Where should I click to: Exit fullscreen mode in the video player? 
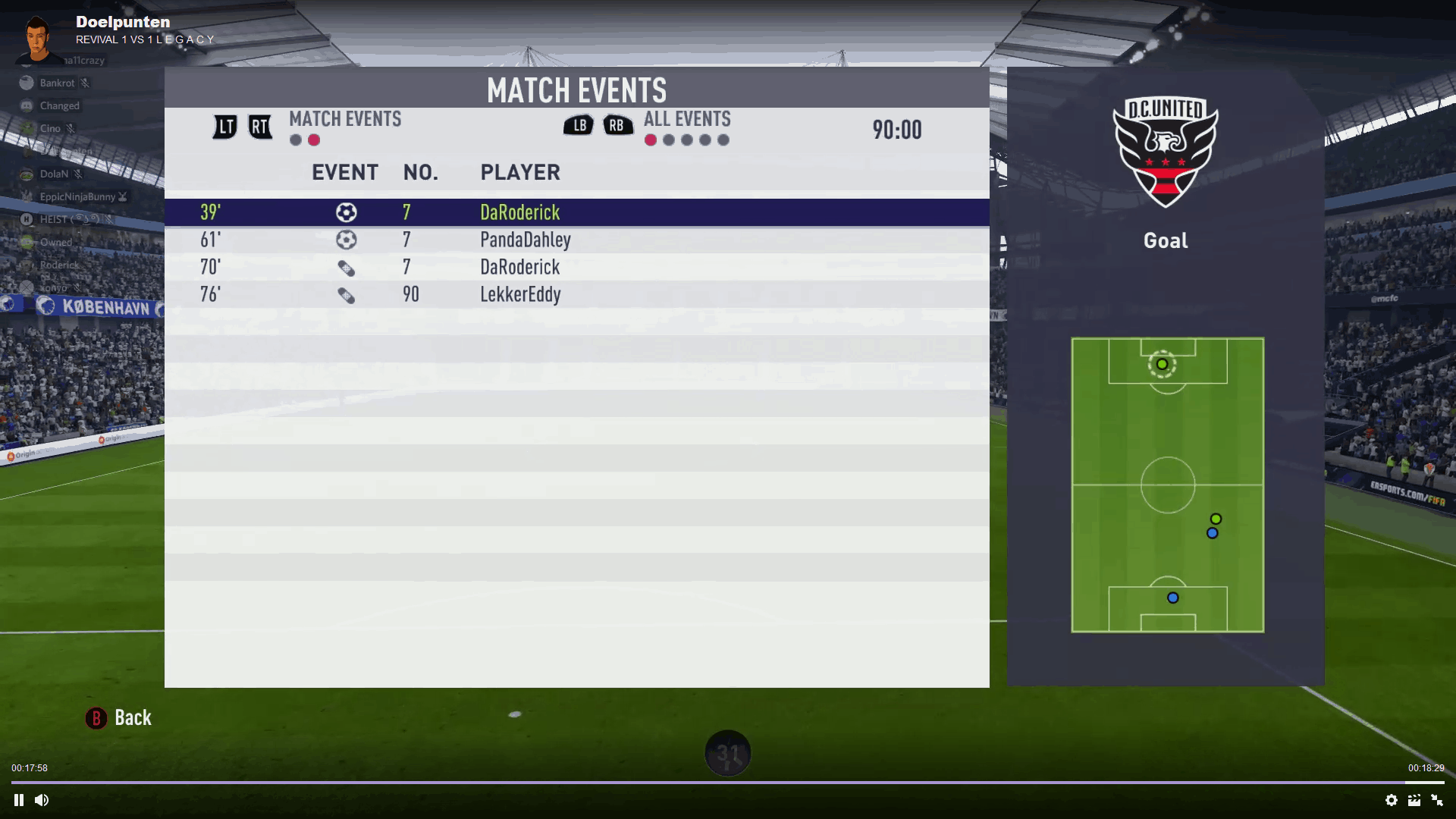tap(1437, 800)
